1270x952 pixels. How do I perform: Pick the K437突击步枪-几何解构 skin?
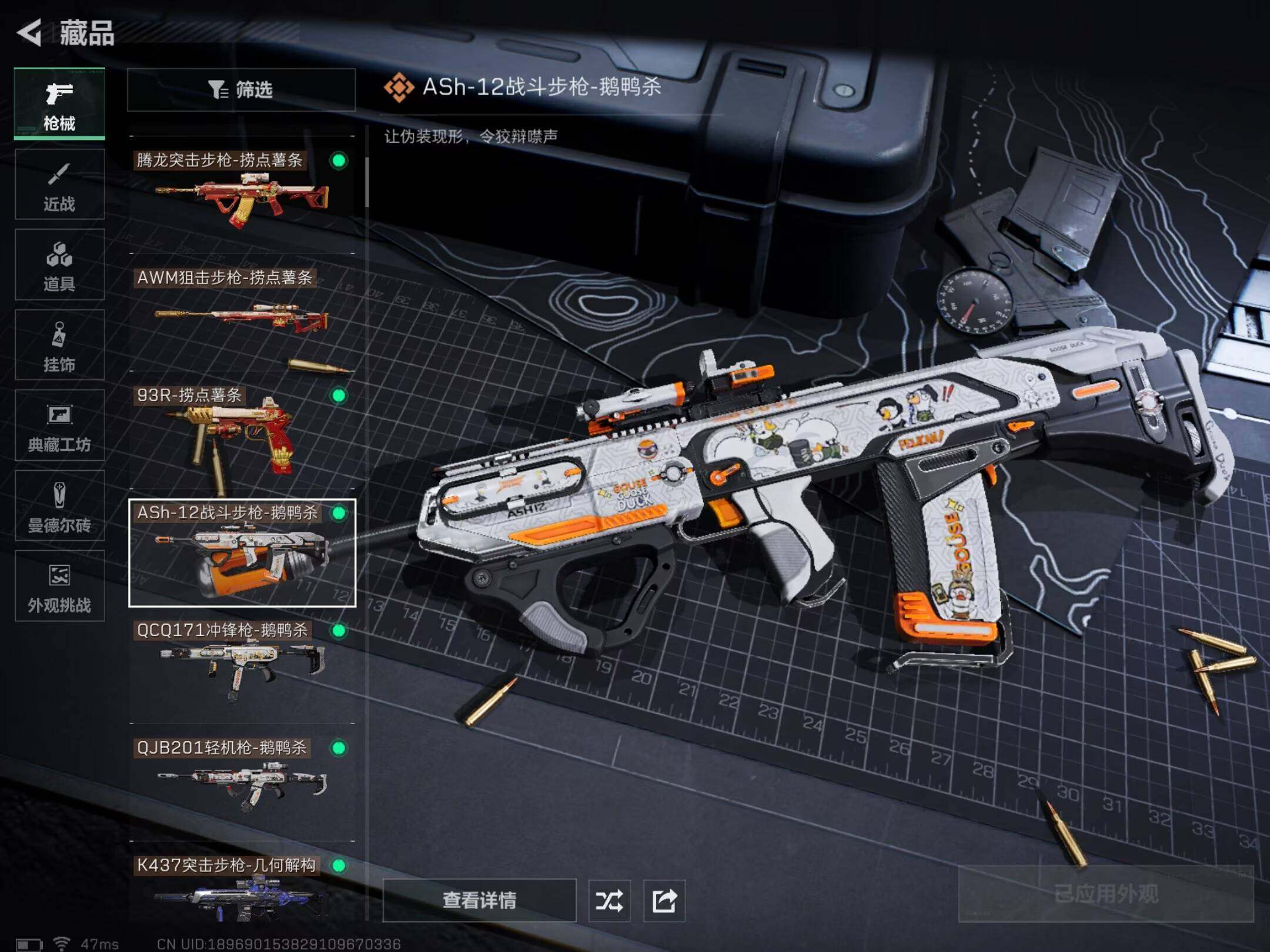coord(242,890)
